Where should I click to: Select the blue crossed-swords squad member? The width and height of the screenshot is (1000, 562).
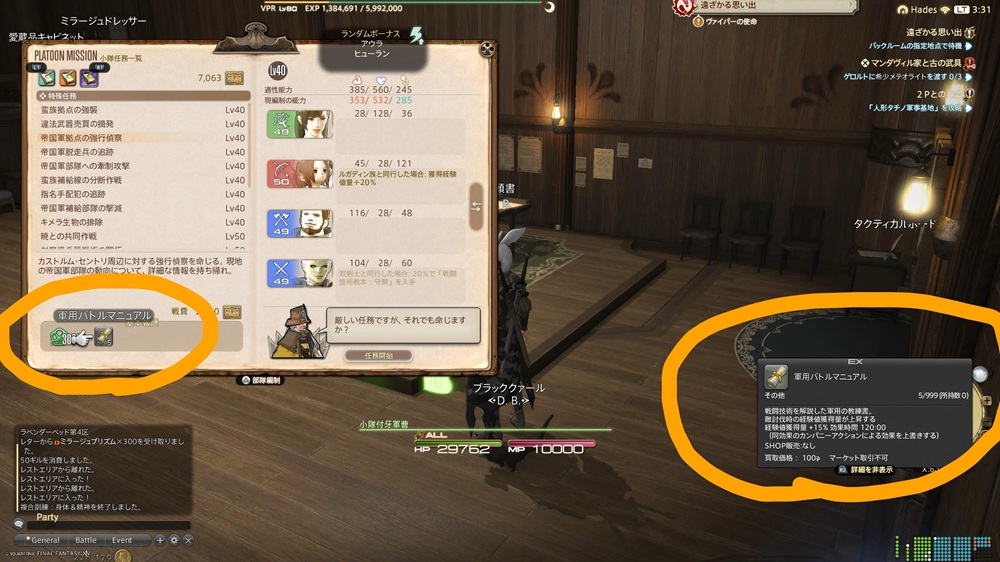coord(300,271)
